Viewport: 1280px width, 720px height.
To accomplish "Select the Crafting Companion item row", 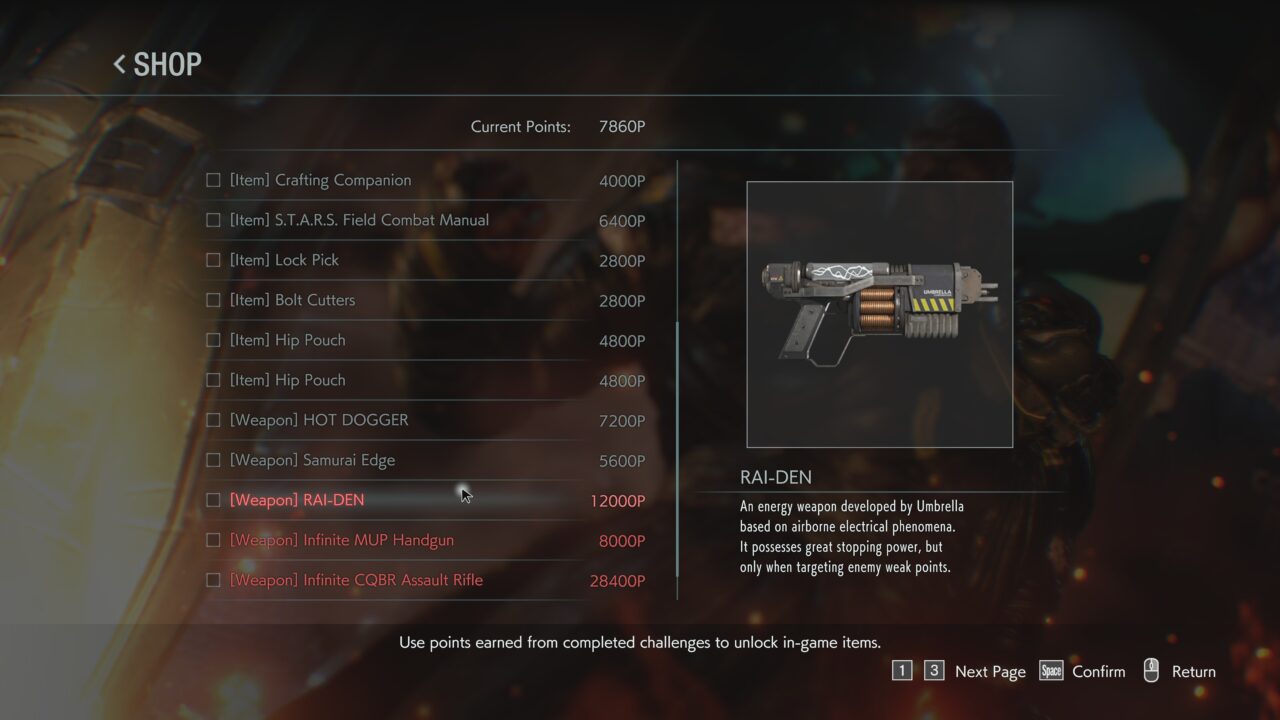I will coord(320,181).
